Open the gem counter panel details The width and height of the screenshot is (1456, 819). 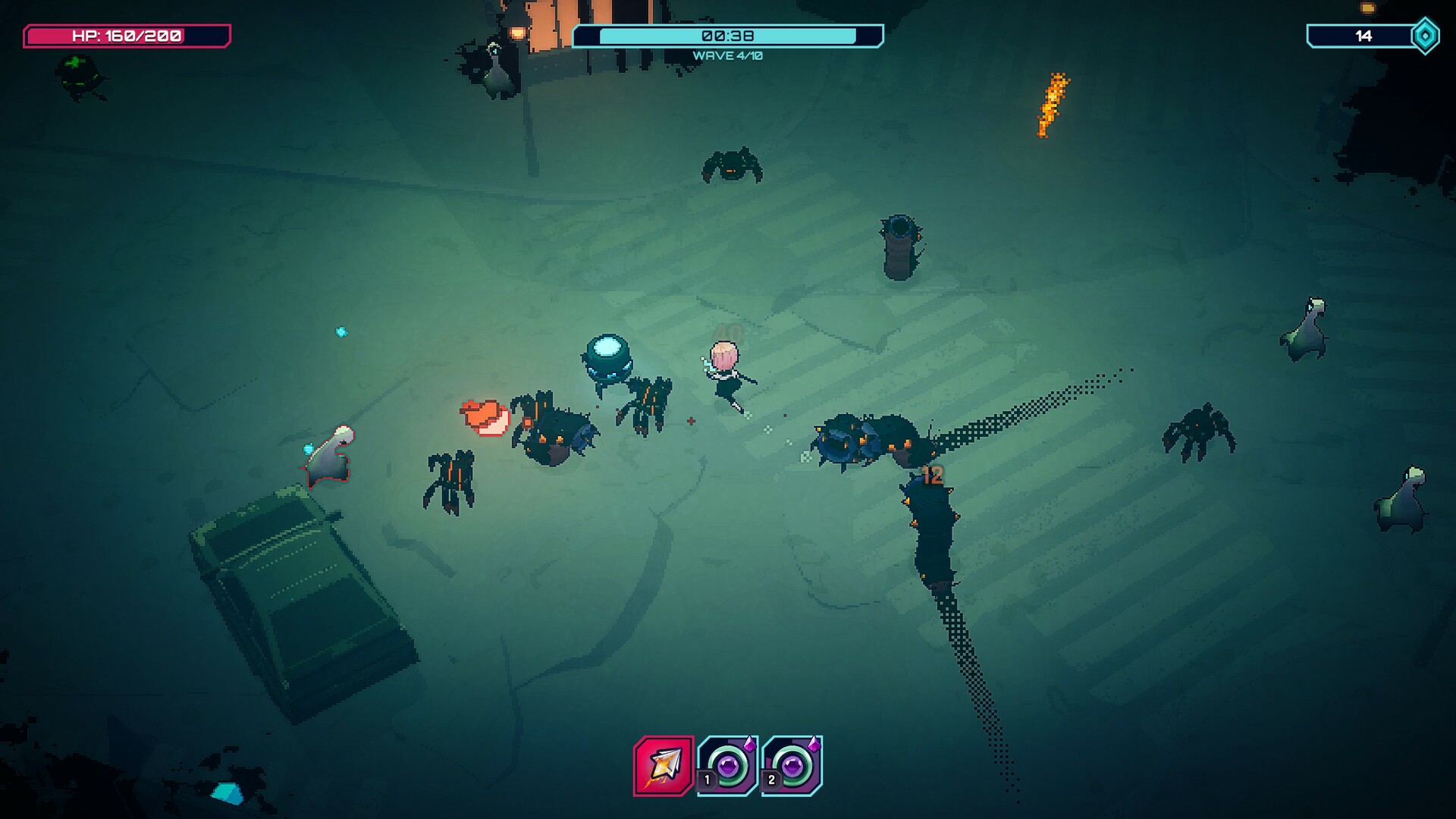tap(1365, 33)
